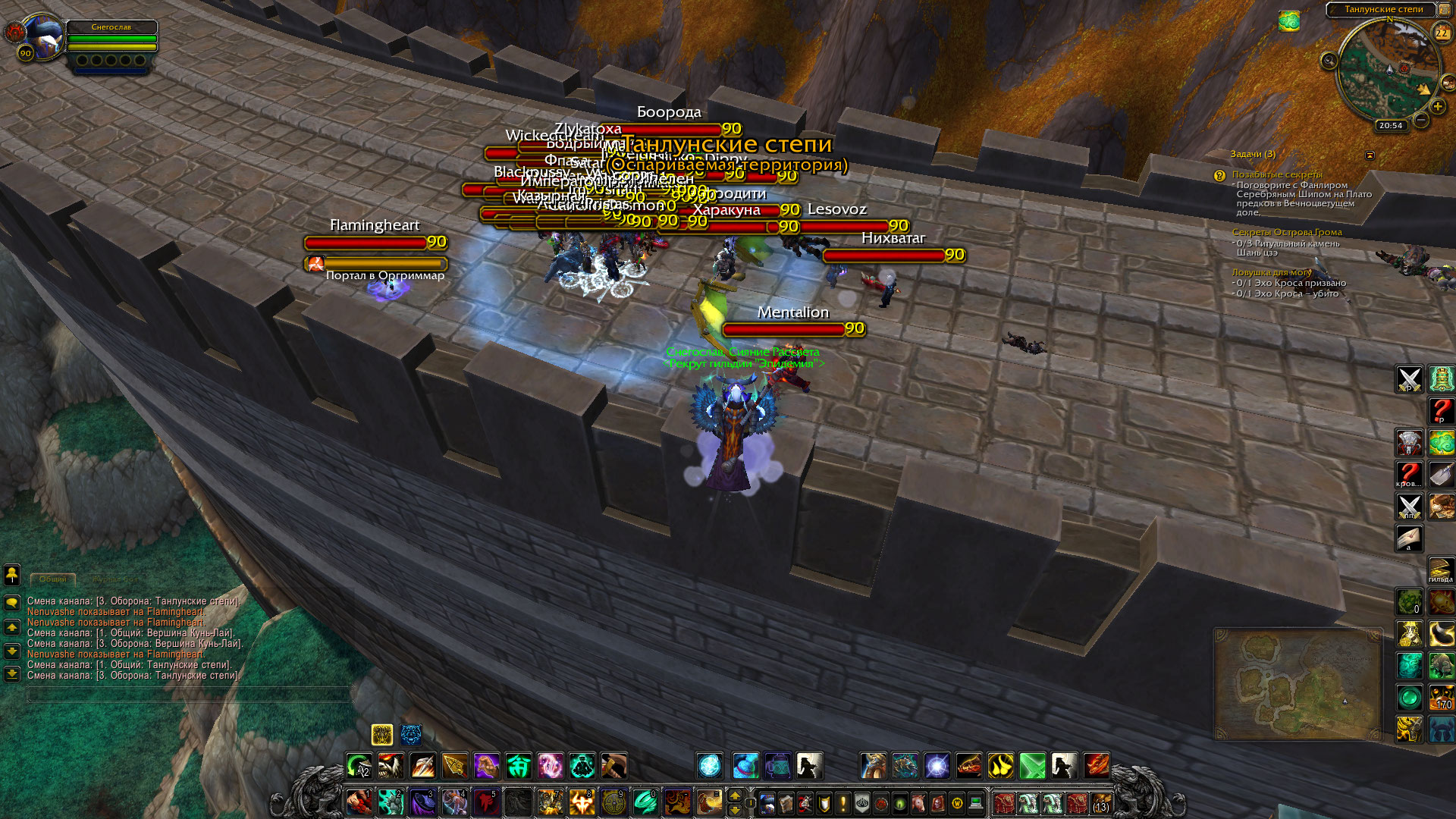Image resolution: width=1456 pixels, height=819 pixels.
Task: Select the Ловушка для могу quest
Action: [1271, 272]
